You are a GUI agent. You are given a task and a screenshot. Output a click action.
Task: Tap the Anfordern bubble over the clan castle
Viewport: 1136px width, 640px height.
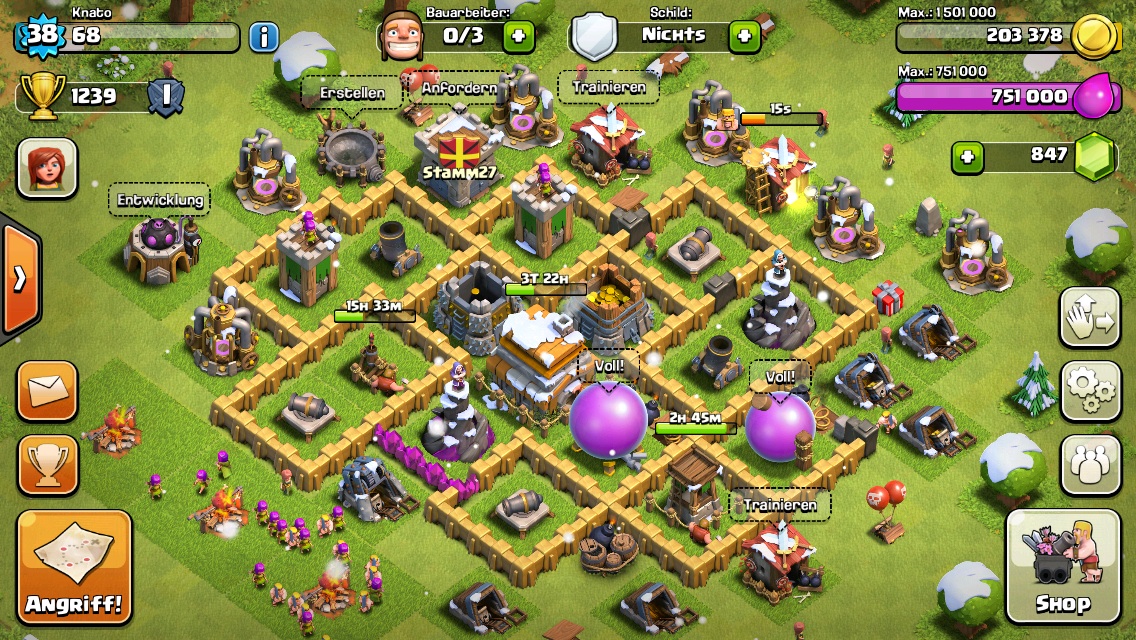tap(459, 88)
